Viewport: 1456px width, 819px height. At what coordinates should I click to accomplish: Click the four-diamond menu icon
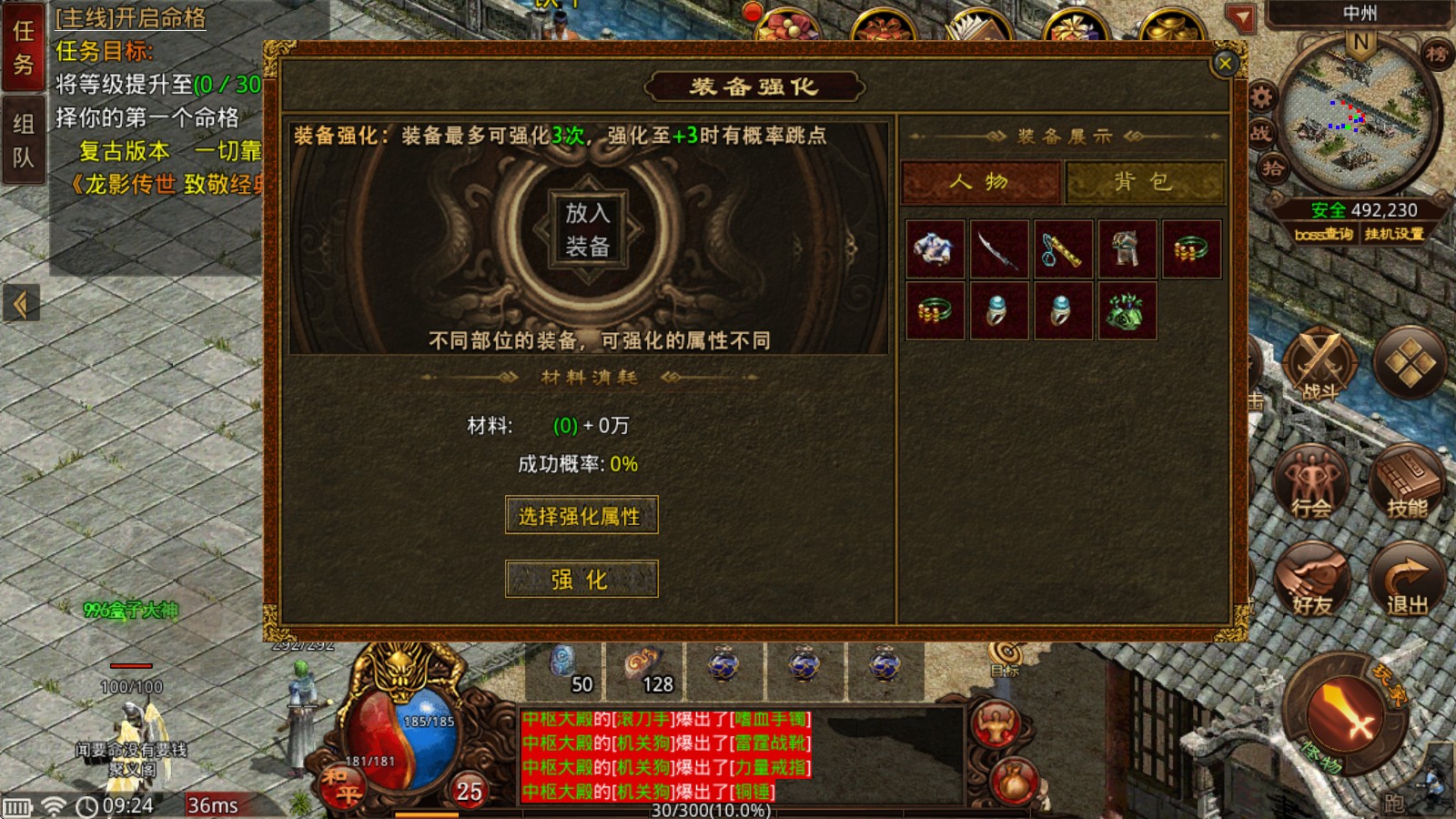[1409, 361]
